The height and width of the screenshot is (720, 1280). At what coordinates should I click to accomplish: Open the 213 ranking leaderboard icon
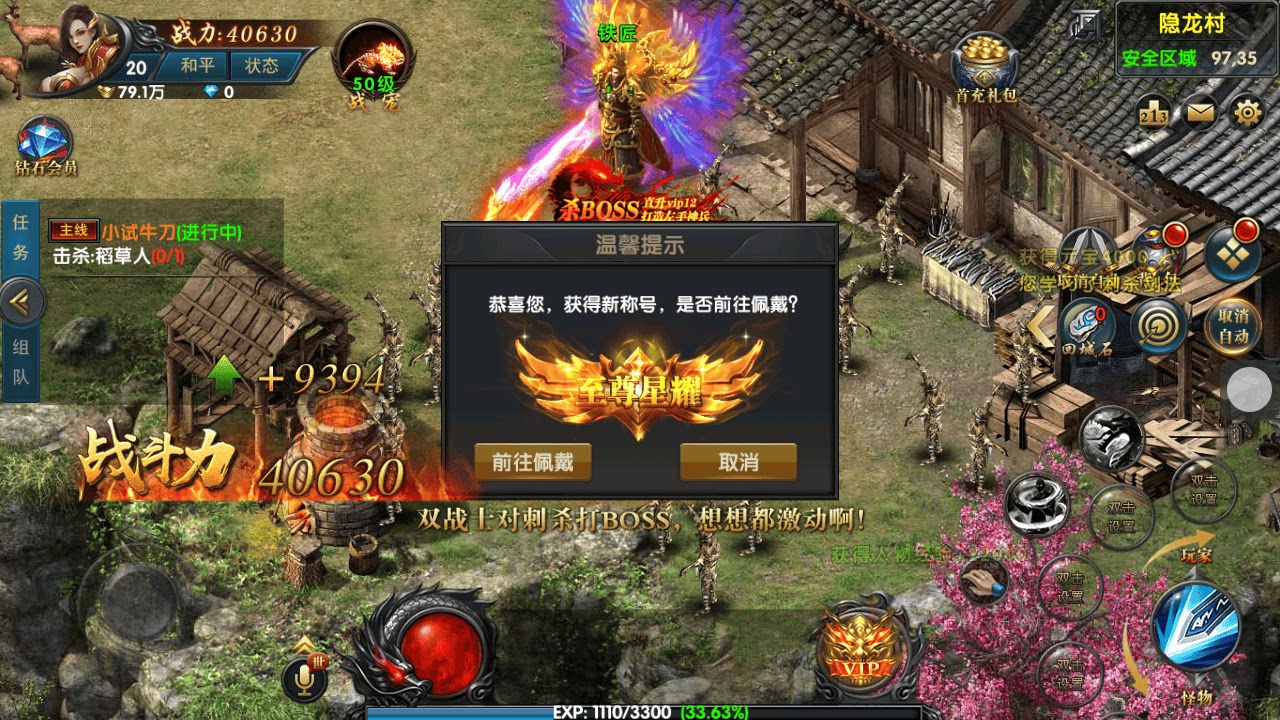pos(1153,112)
